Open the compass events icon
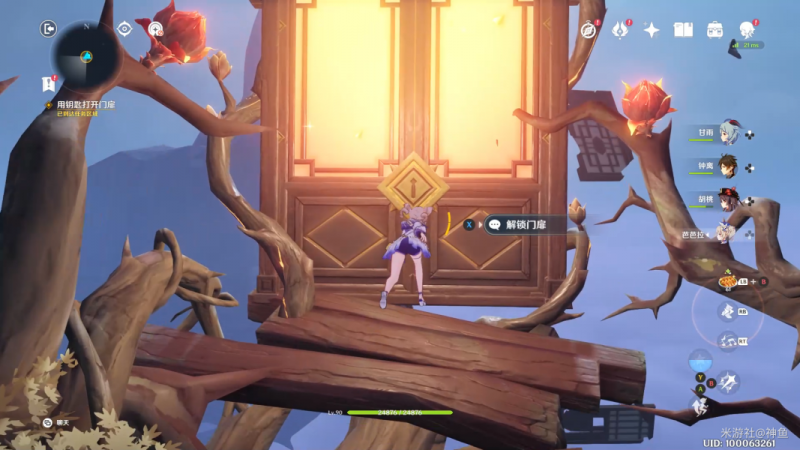The height and width of the screenshot is (450, 800). pos(589,30)
